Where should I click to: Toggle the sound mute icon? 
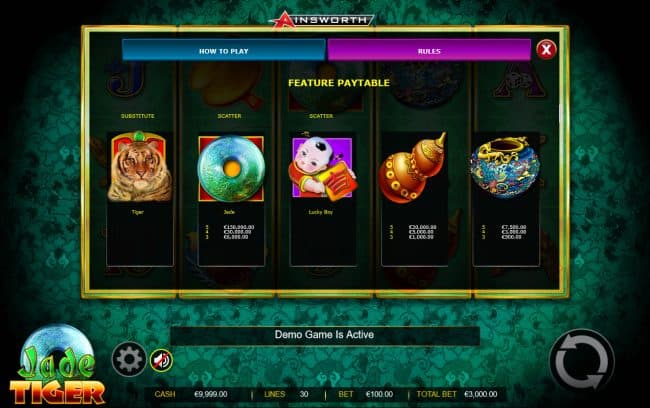[160, 360]
